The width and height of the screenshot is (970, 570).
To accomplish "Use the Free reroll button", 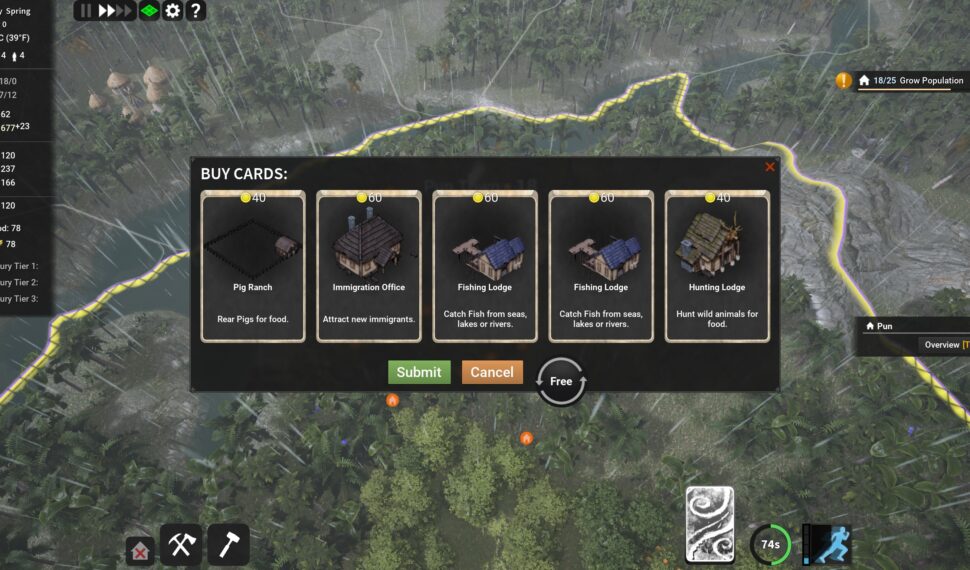I will tap(561, 381).
